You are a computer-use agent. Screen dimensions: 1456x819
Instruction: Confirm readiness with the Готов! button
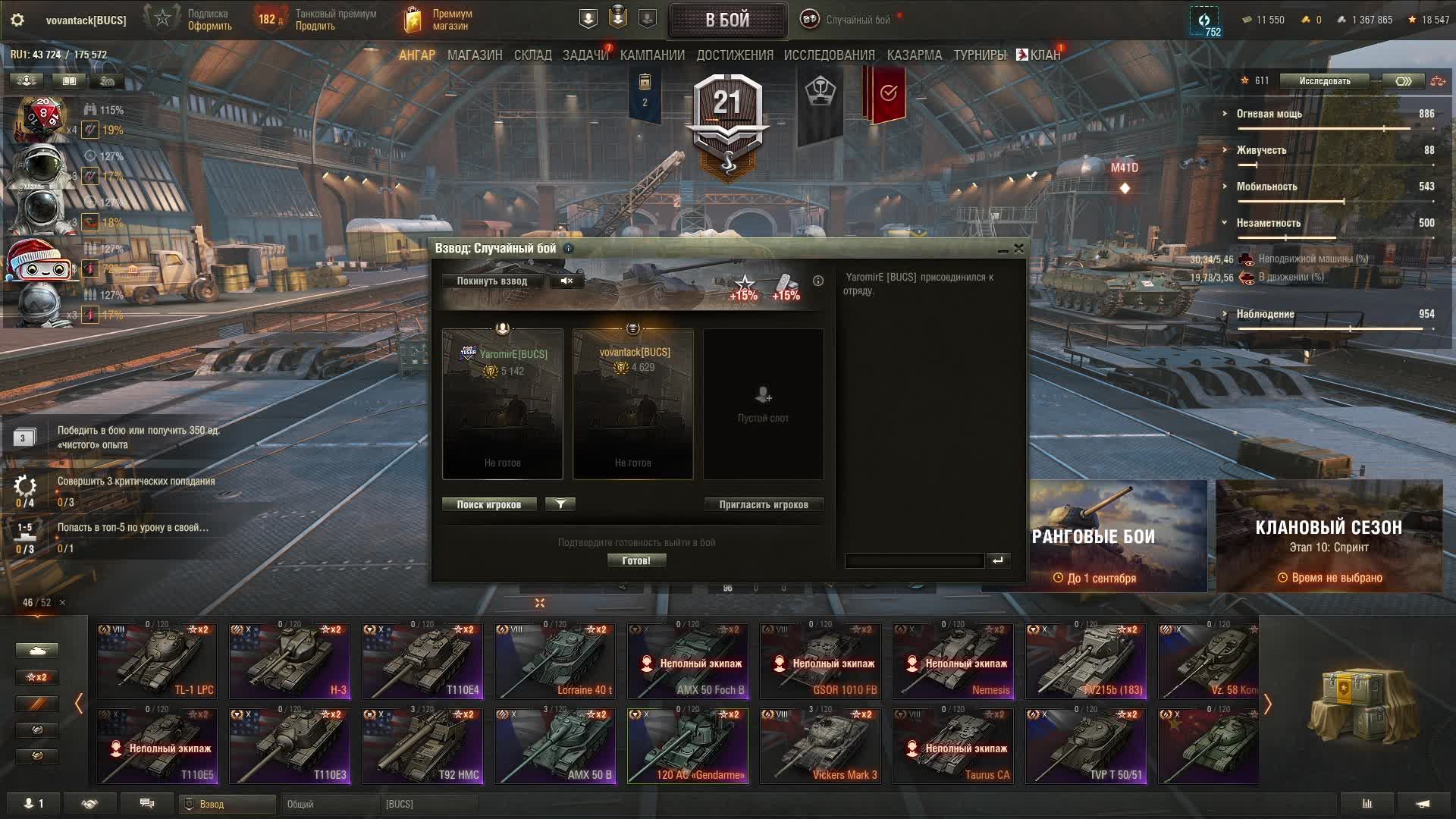(636, 561)
